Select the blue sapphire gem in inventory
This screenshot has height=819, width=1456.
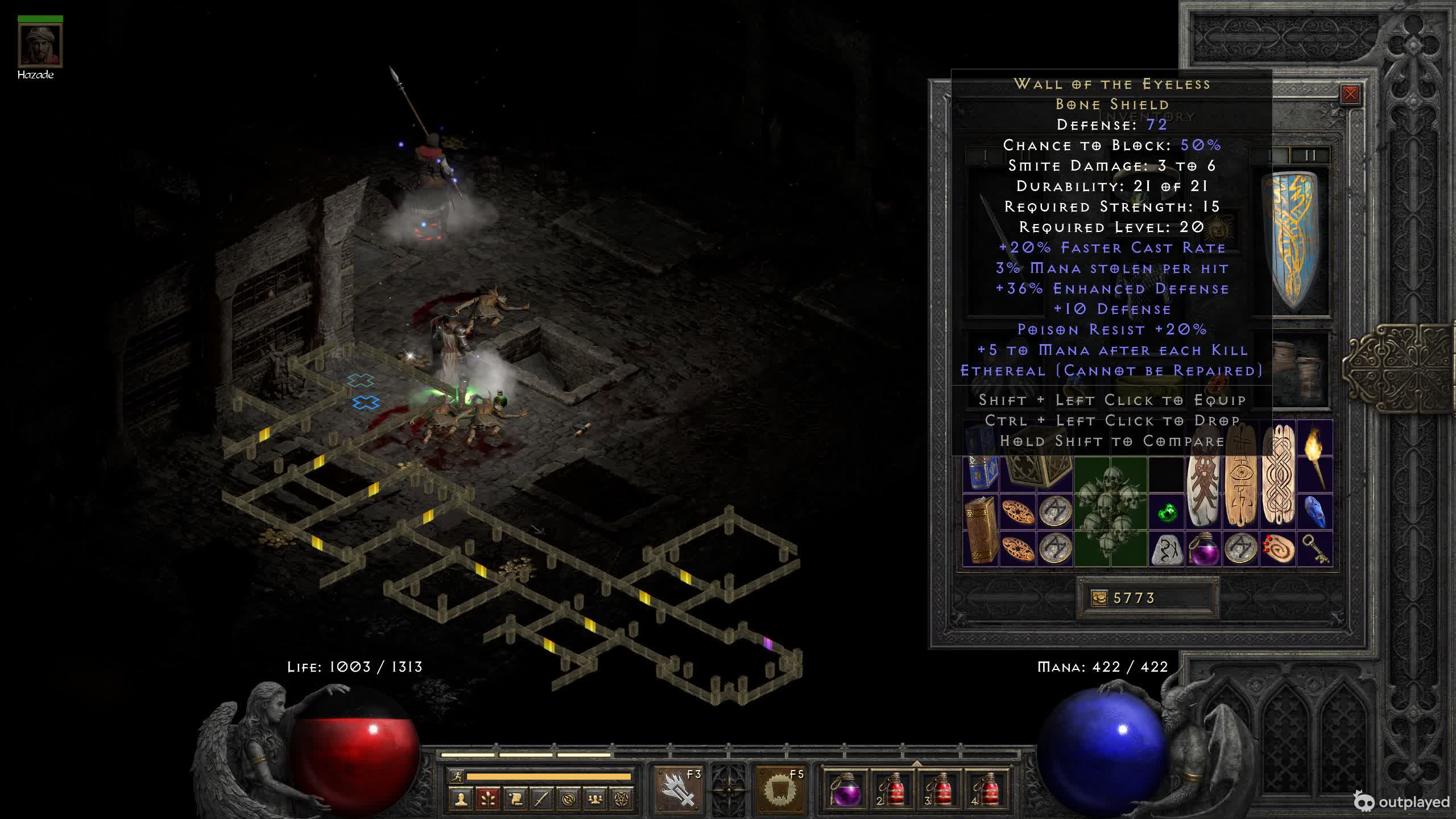point(1314,512)
